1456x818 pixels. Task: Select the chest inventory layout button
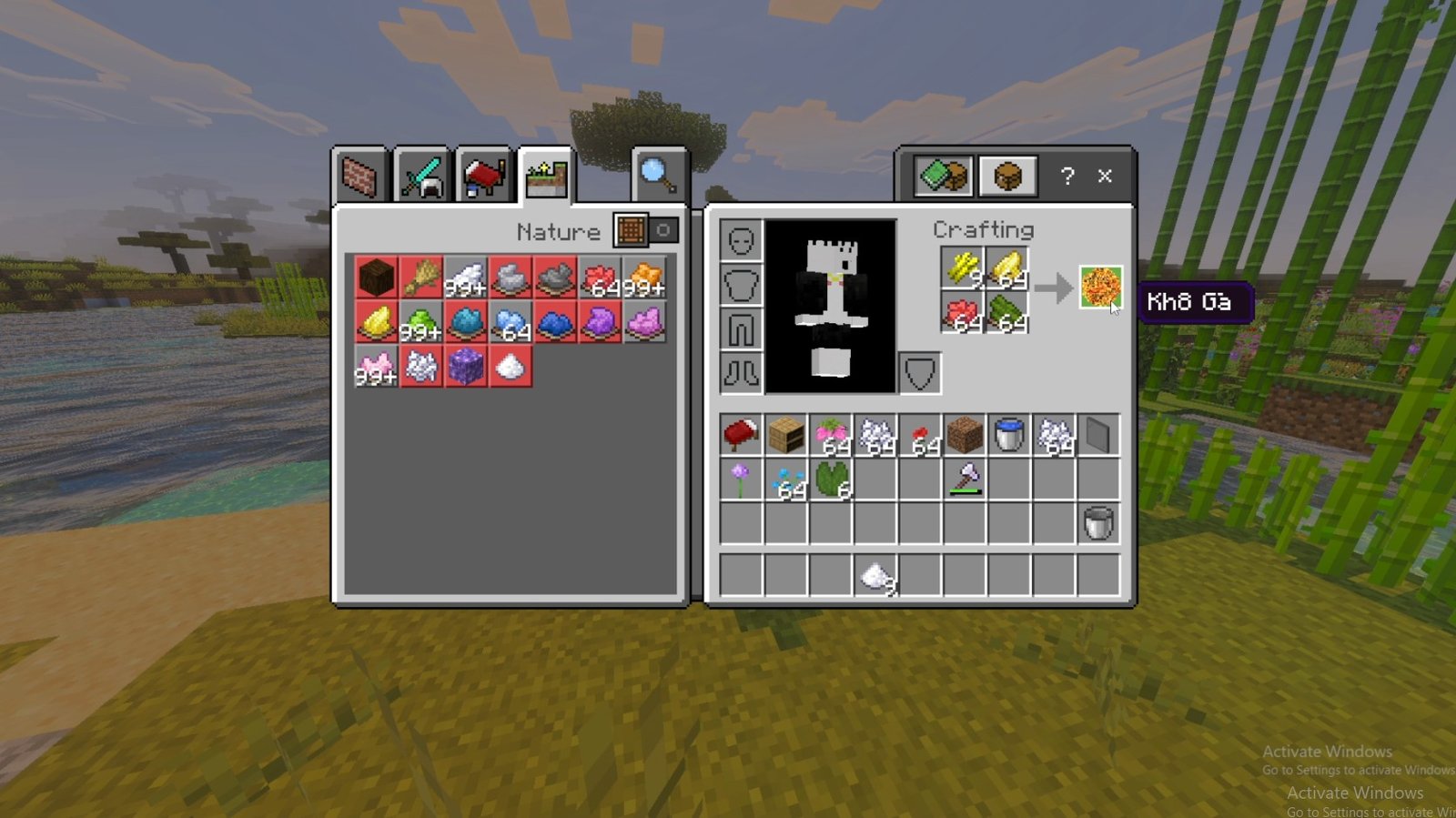[1007, 176]
